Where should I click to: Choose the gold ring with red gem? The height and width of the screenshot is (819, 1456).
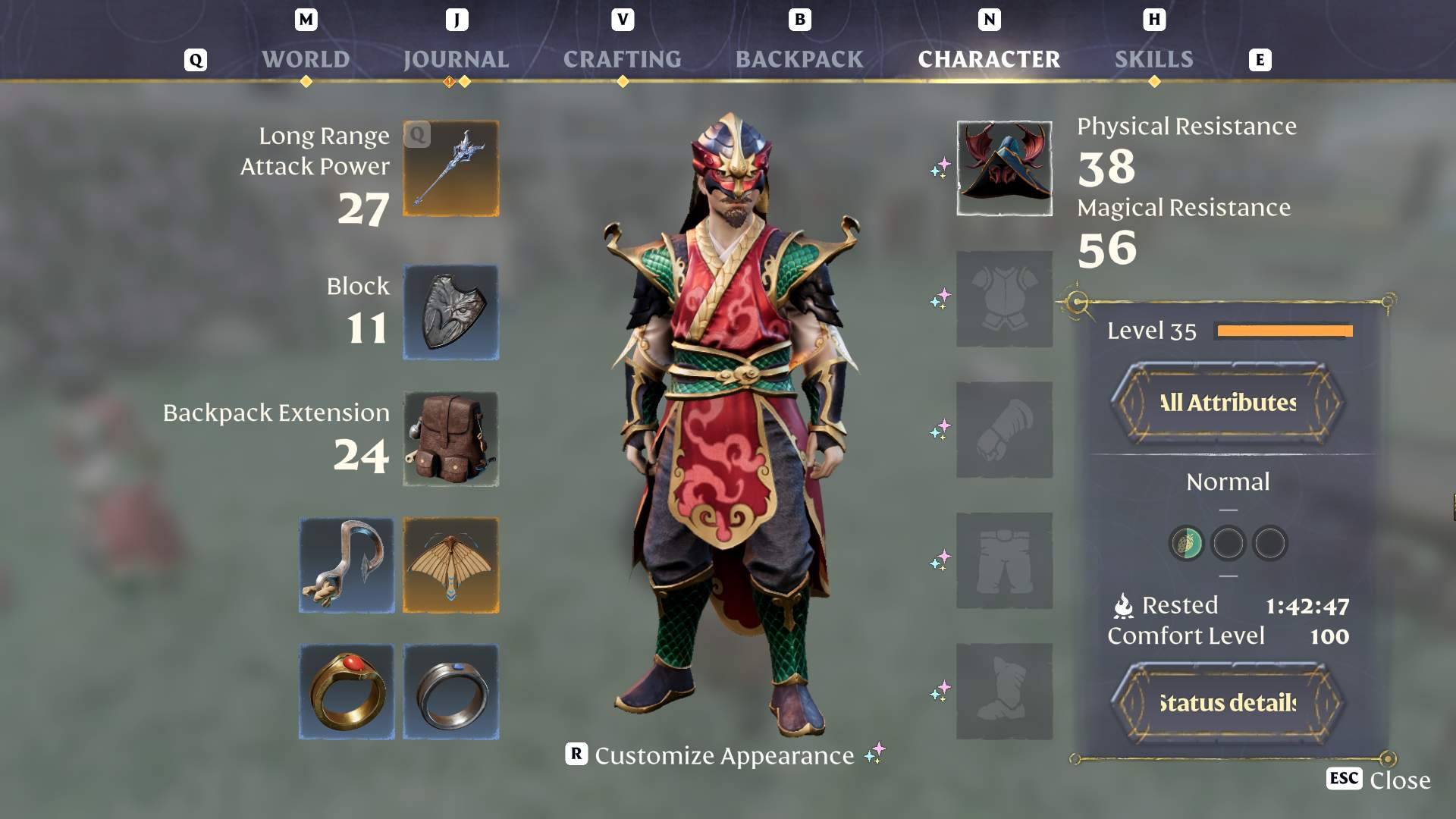[x=347, y=692]
